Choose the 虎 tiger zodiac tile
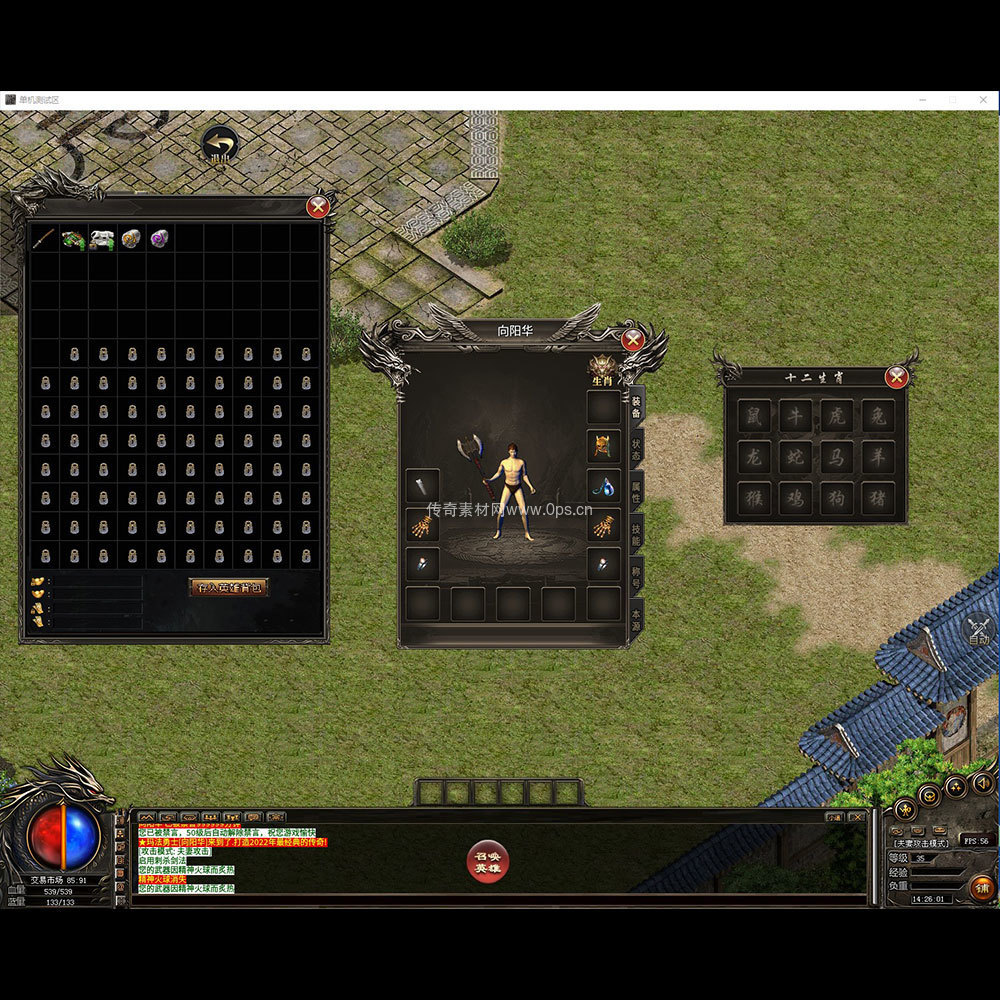The height and width of the screenshot is (1000, 1000). 836,415
